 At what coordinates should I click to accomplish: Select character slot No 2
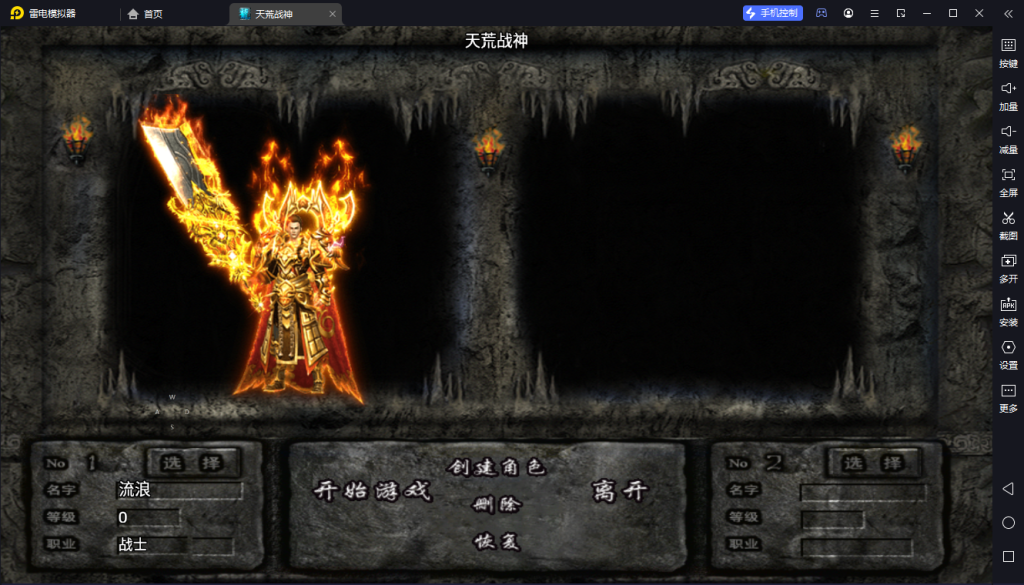(x=872, y=463)
